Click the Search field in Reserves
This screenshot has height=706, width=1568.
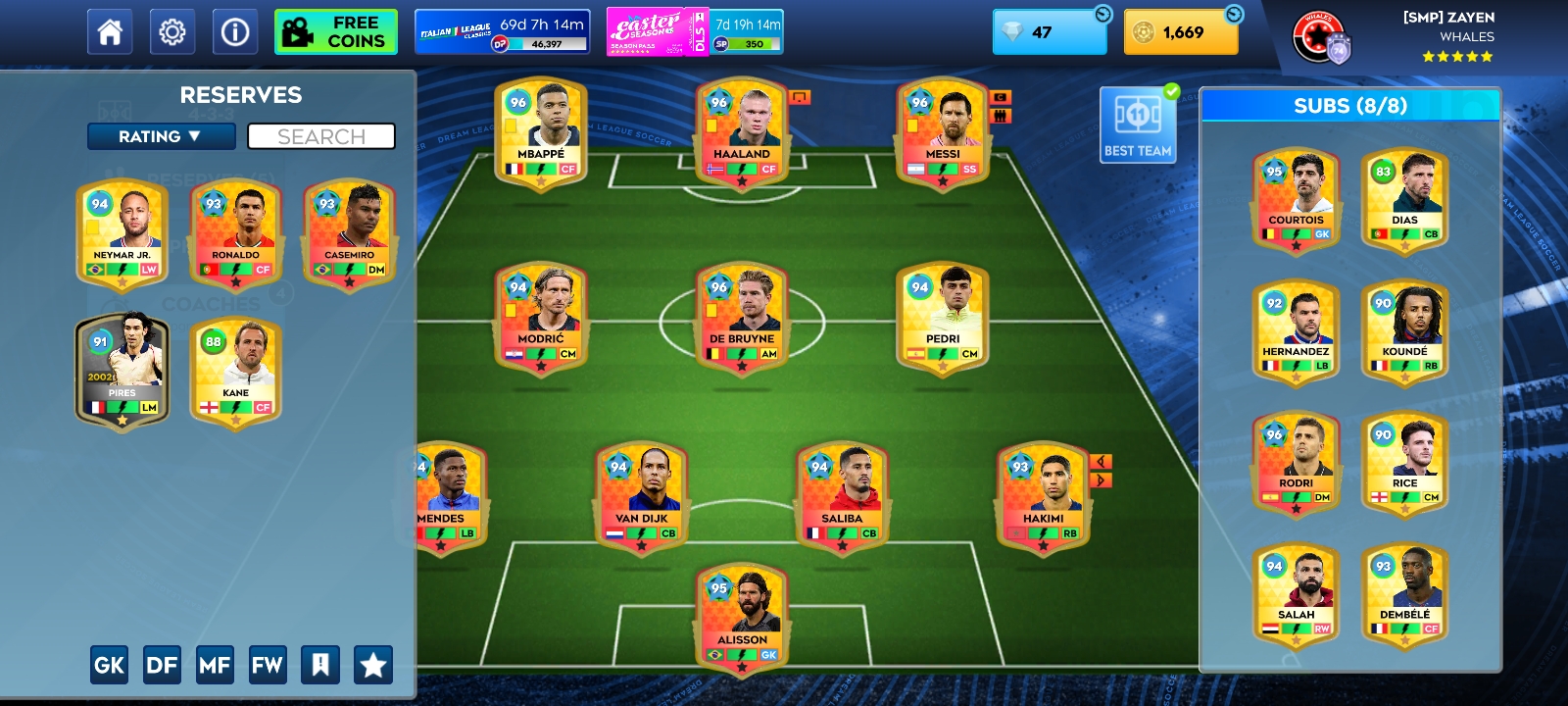(x=321, y=136)
